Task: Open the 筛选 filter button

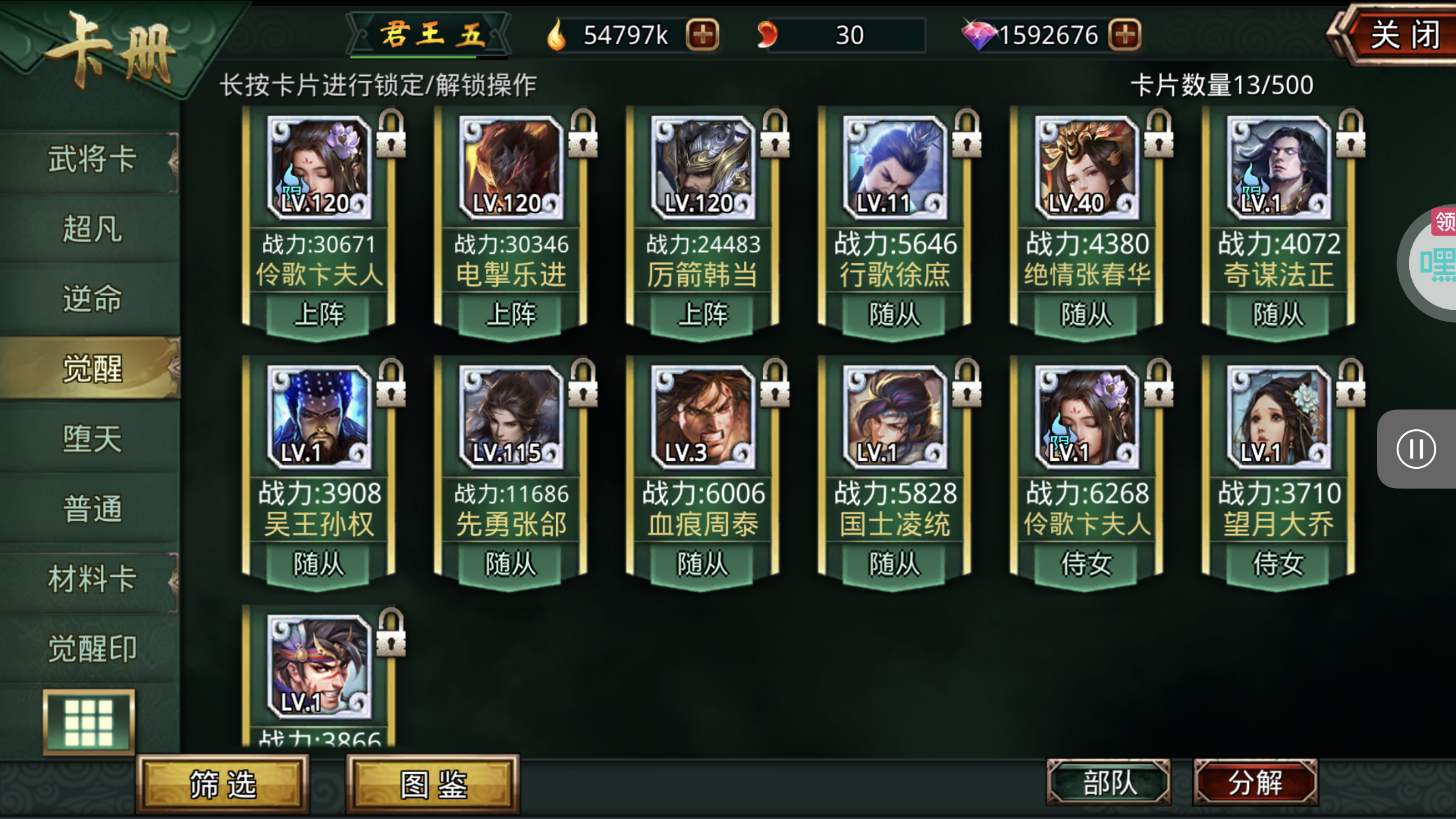Action: (x=223, y=785)
